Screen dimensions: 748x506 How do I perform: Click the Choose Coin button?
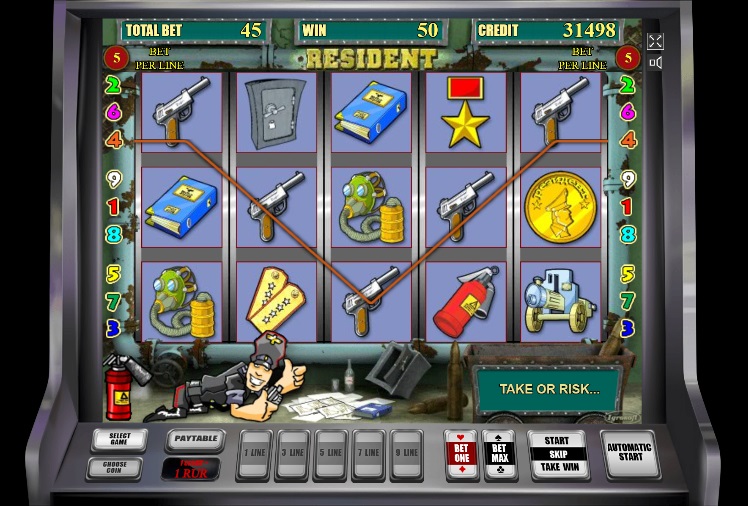(x=114, y=467)
